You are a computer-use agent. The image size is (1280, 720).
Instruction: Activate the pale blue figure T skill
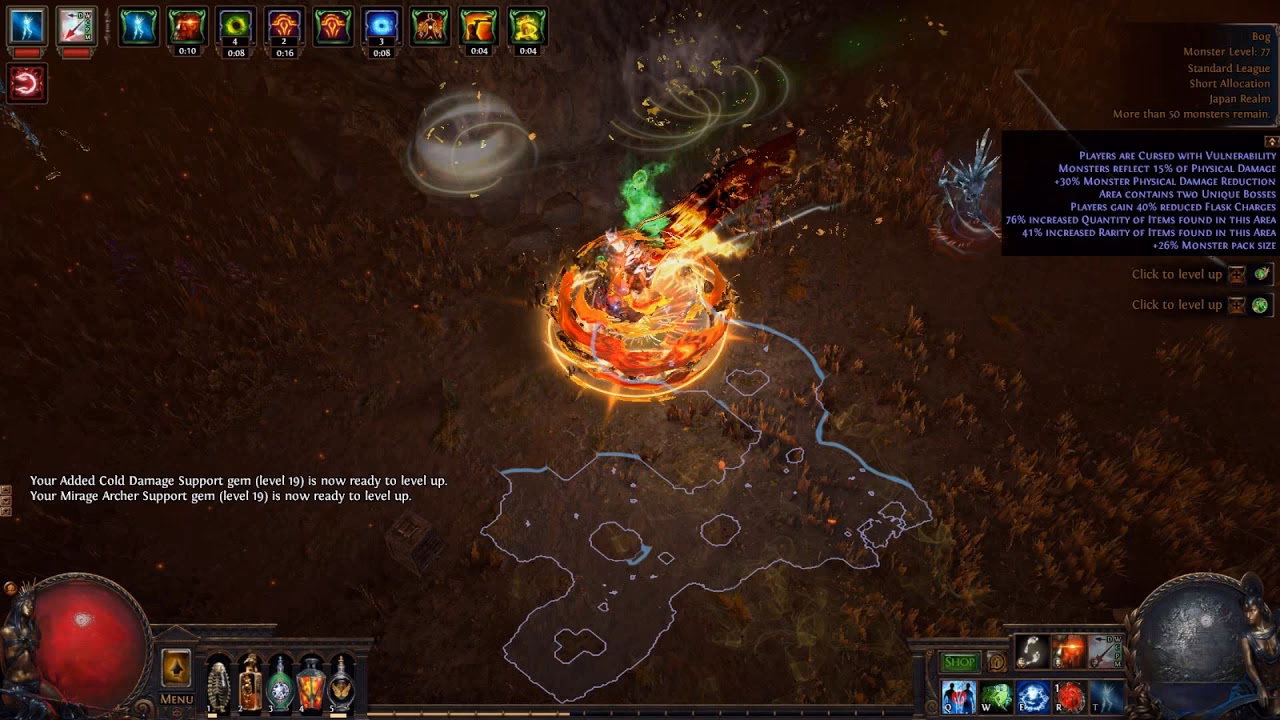[1107, 696]
